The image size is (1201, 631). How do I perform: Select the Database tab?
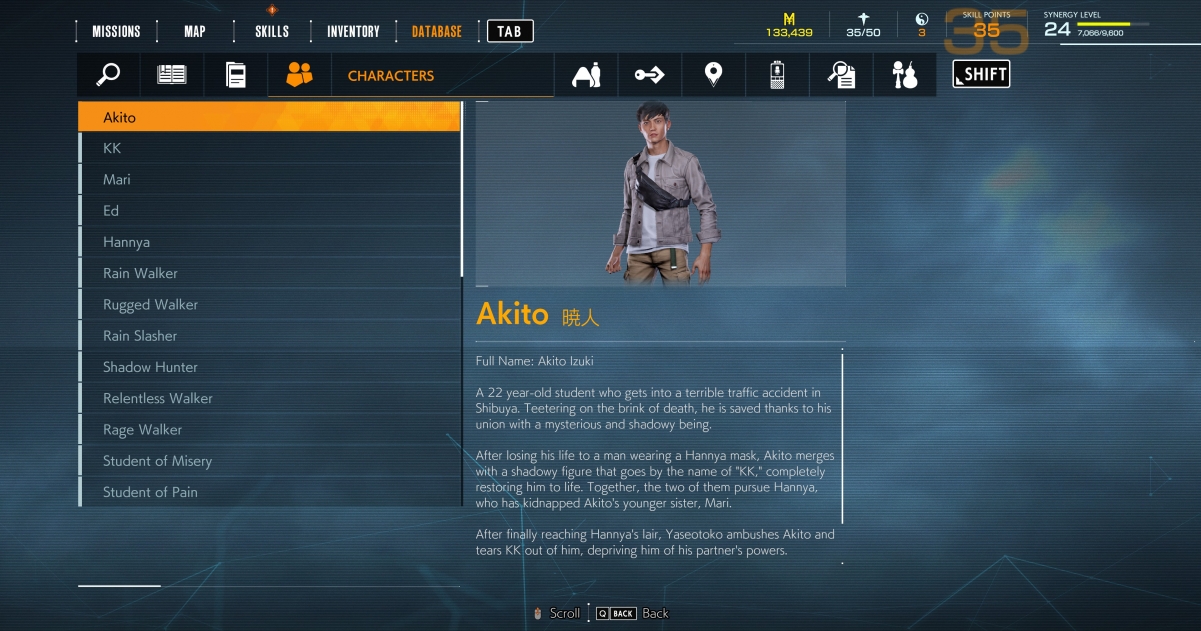(x=437, y=31)
